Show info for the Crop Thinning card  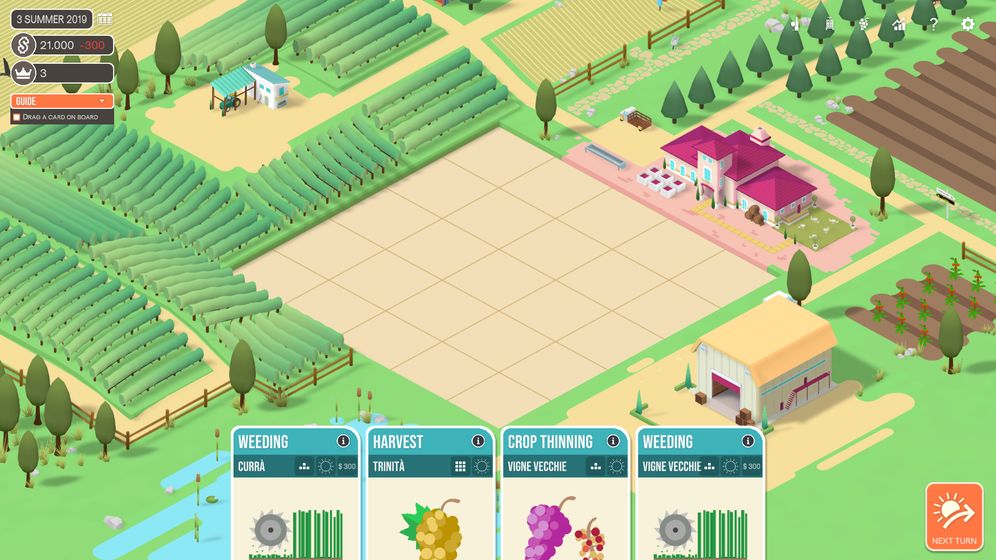point(613,441)
